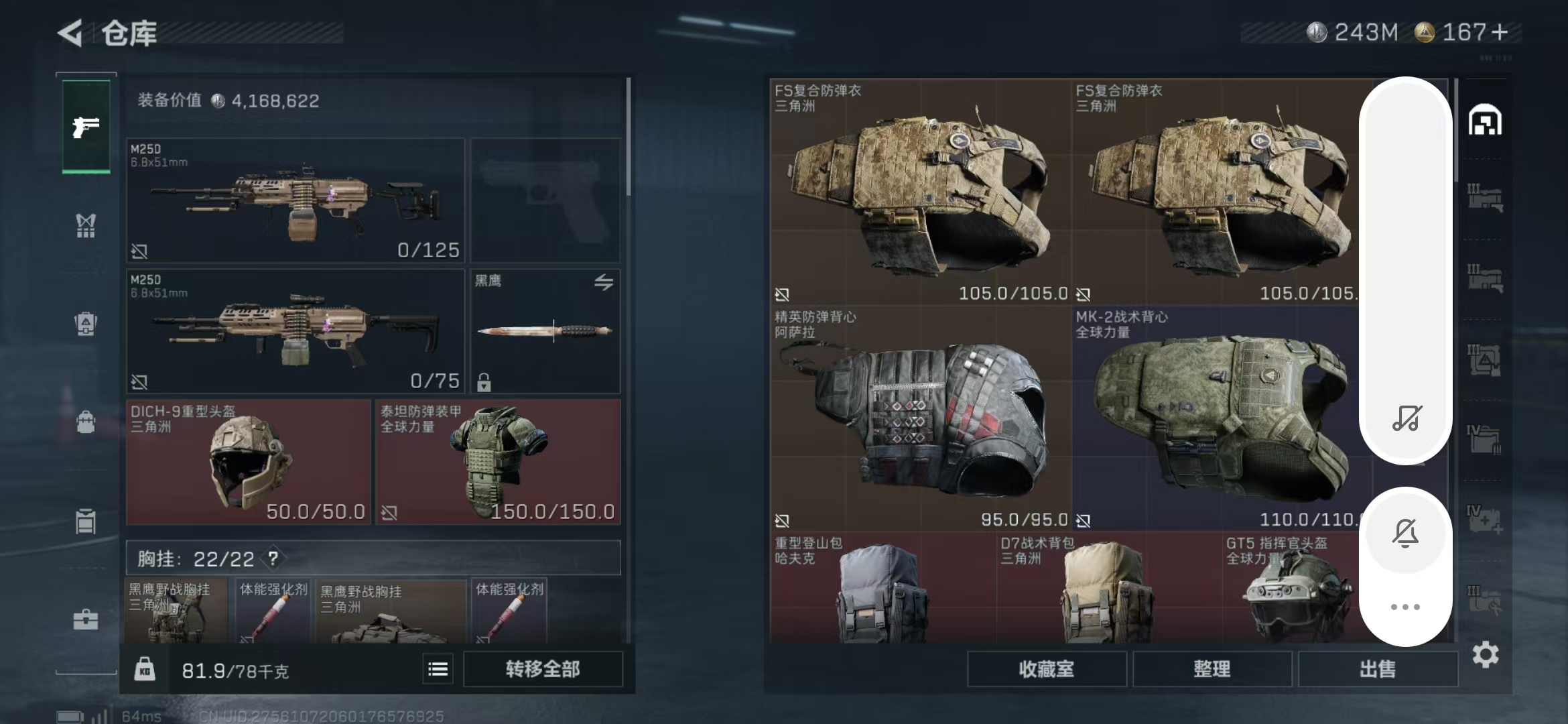Select the 泰坦防弹装甲 armor slot
1568x724 pixels.
coord(497,462)
